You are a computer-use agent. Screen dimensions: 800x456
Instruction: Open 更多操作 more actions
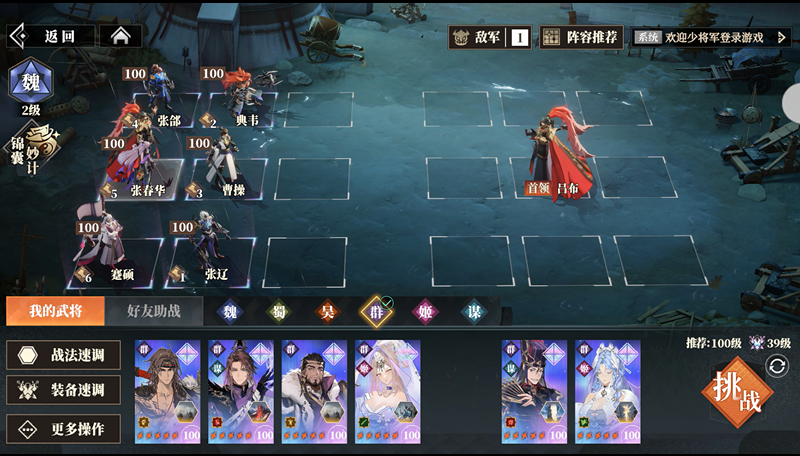[64, 429]
